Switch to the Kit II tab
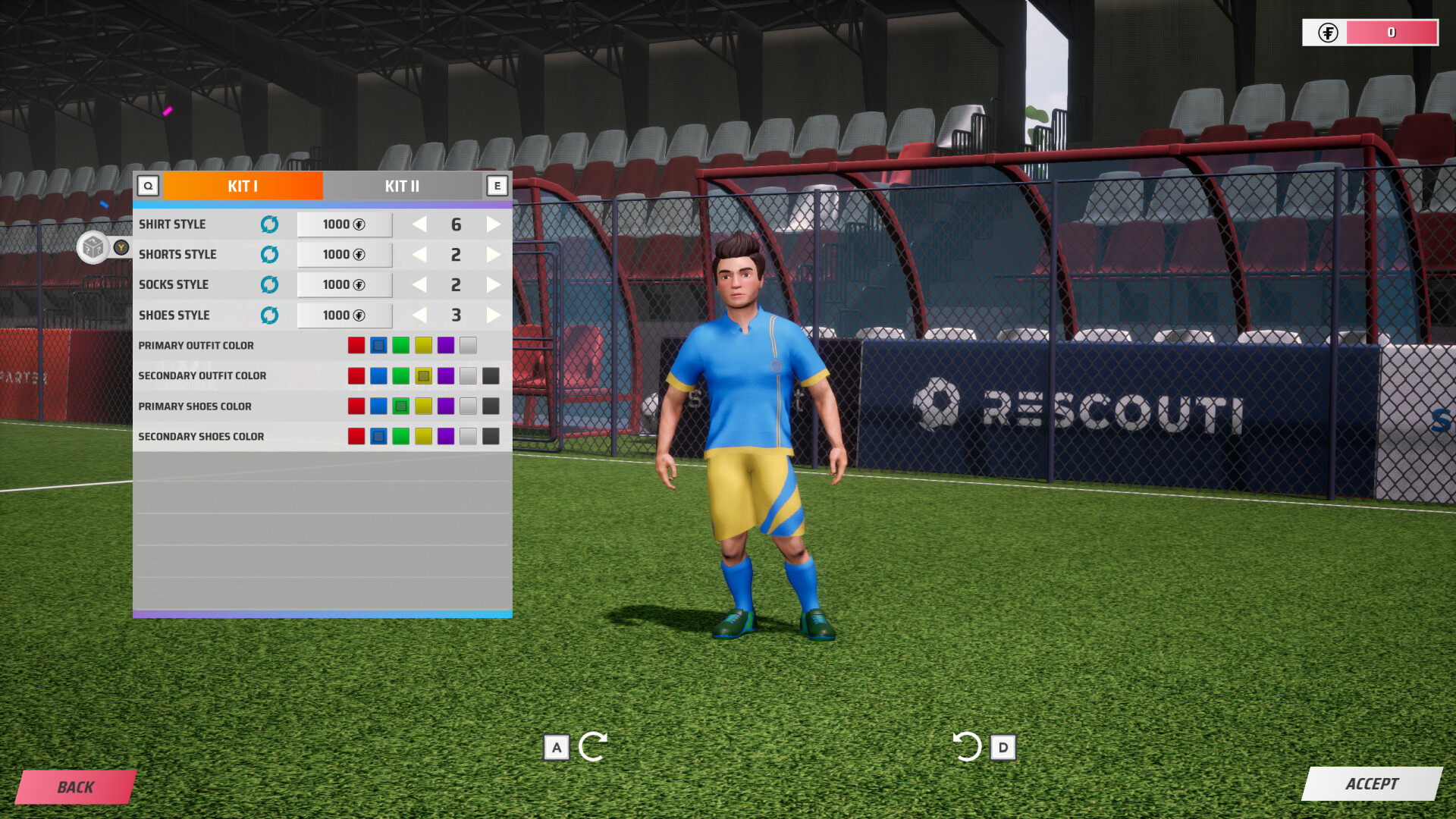The width and height of the screenshot is (1456, 819). tap(403, 186)
